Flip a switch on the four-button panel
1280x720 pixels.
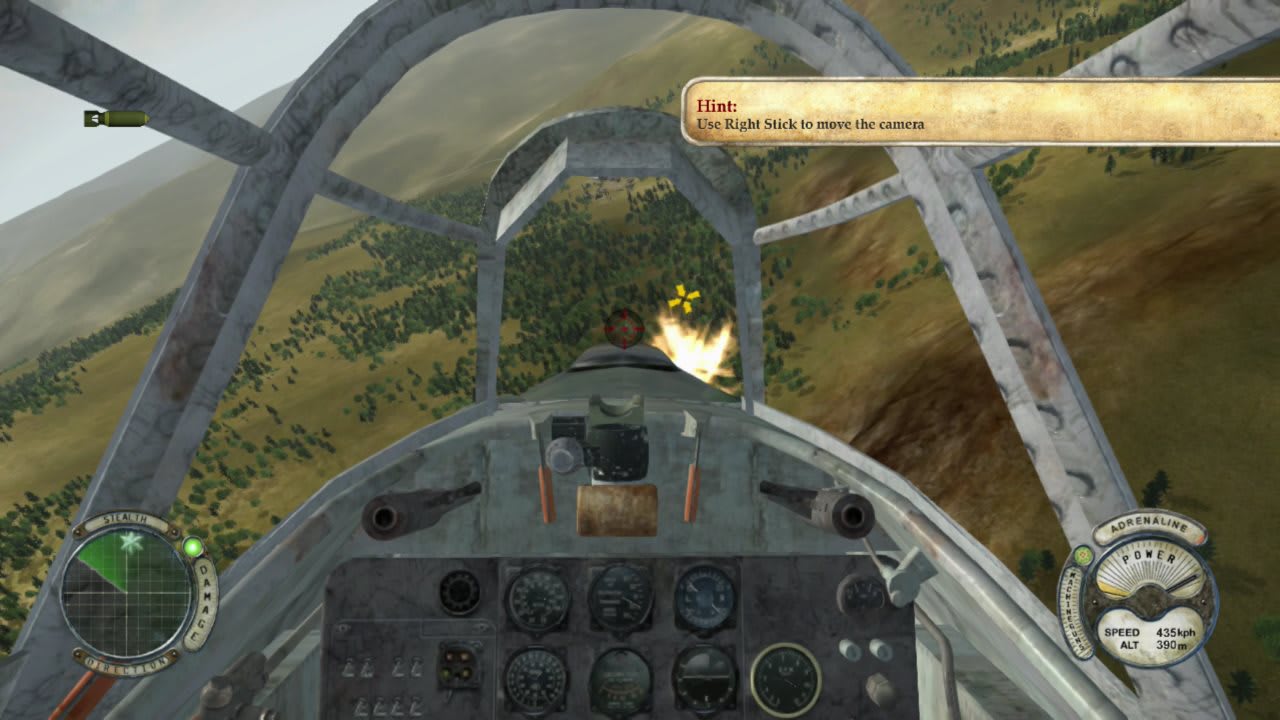tap(458, 665)
